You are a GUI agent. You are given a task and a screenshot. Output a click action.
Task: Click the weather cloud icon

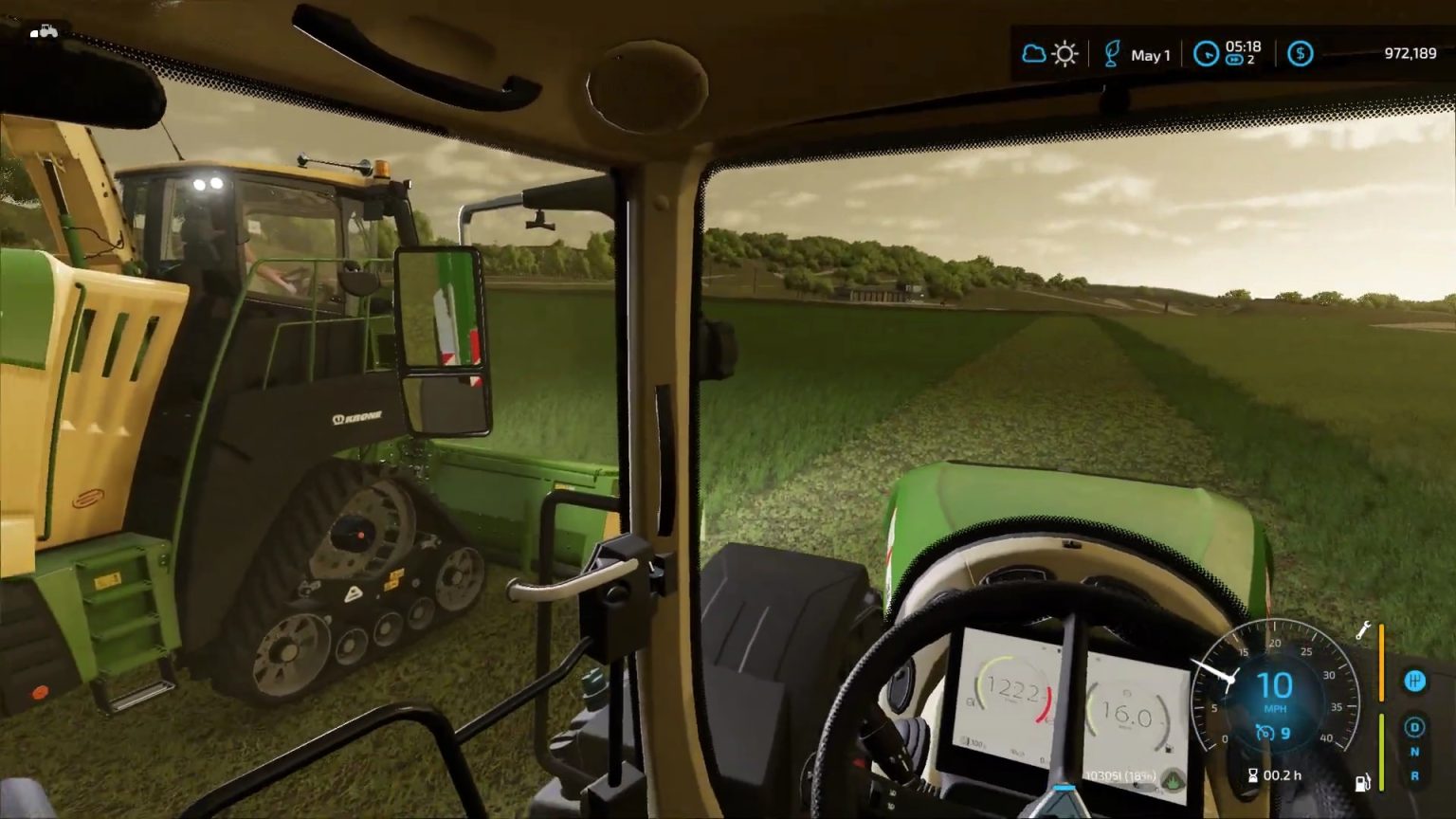tap(1033, 53)
